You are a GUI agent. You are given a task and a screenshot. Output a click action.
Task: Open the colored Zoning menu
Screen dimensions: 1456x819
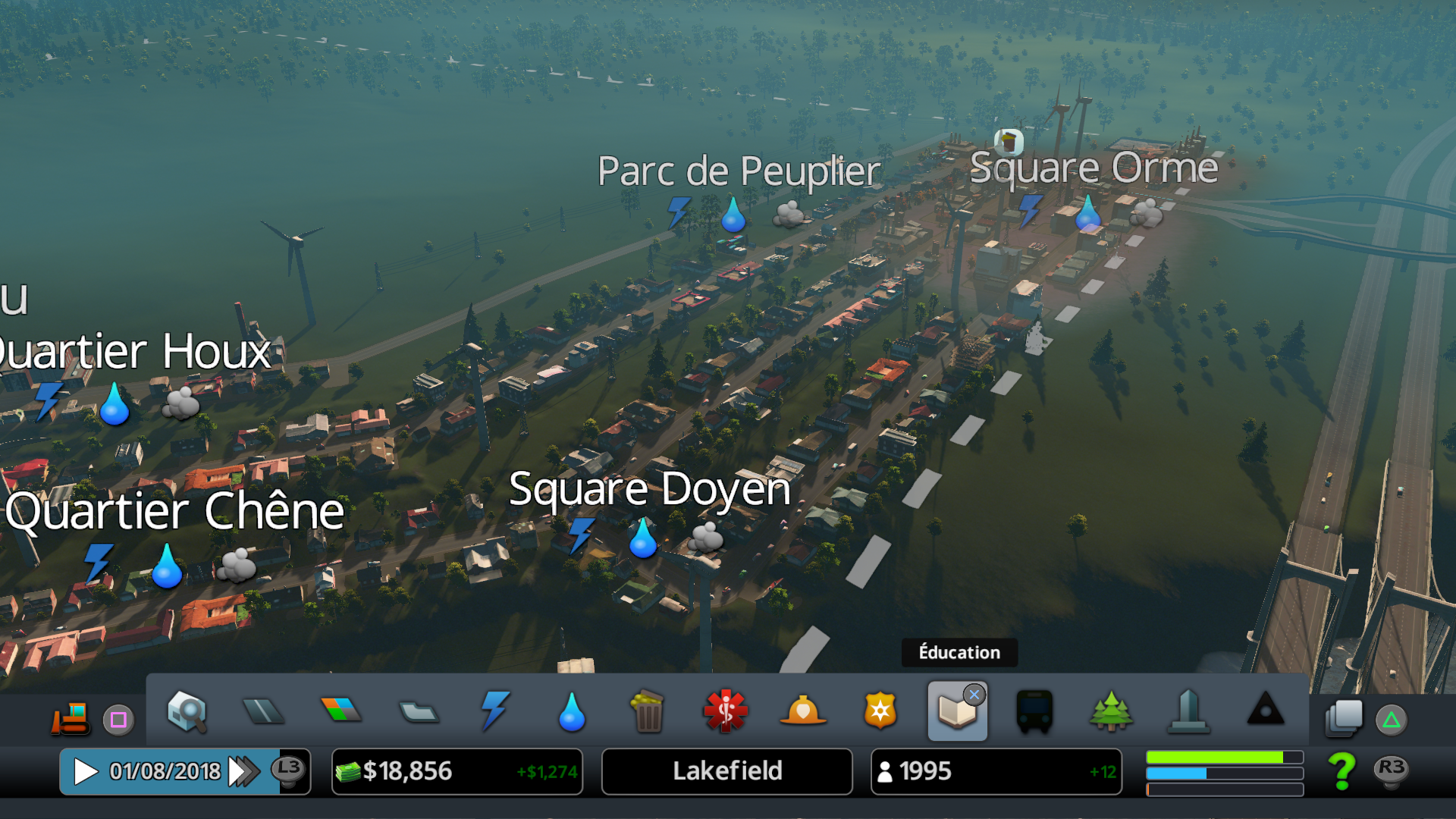pos(341,710)
